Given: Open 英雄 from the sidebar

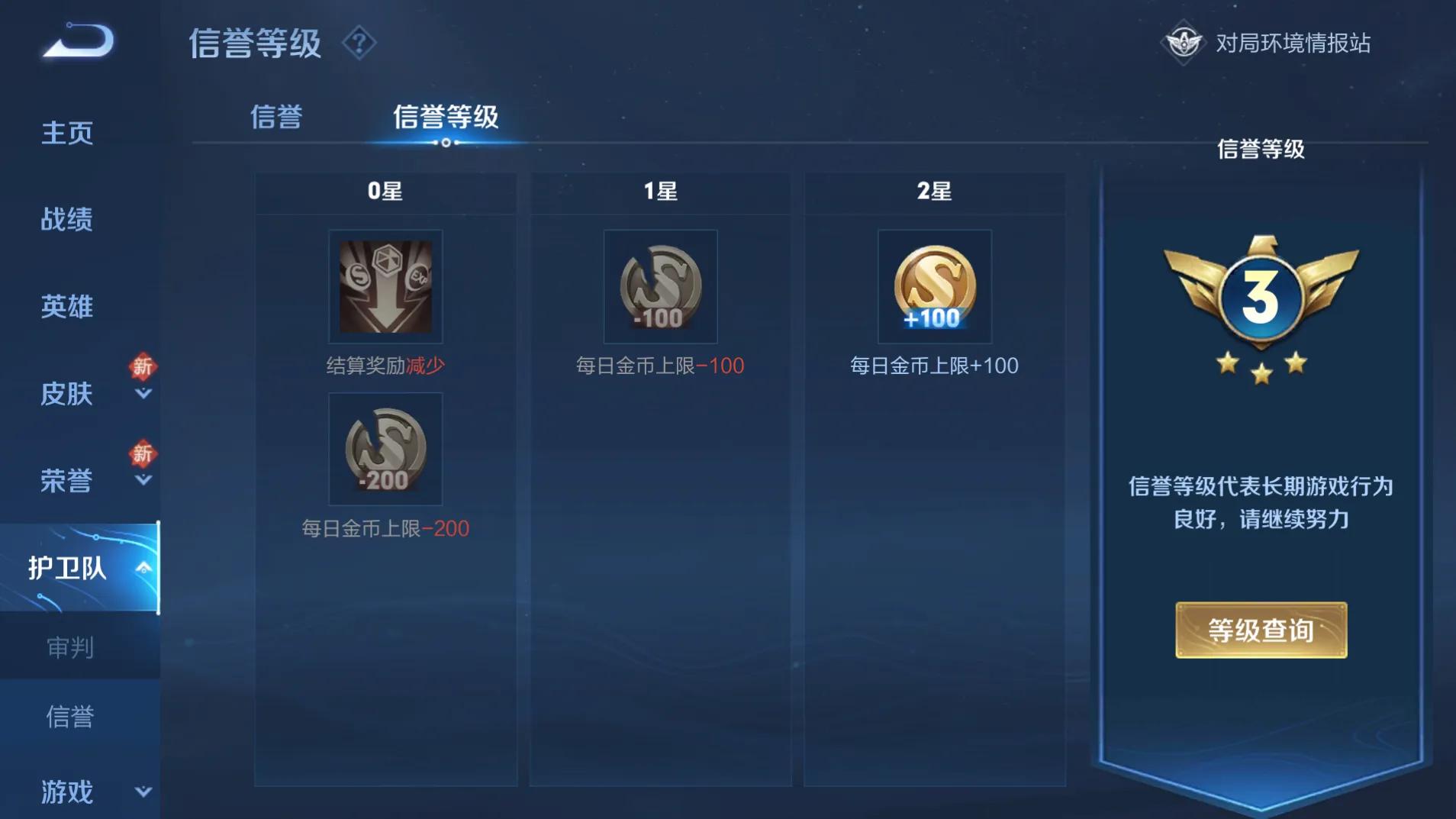Looking at the screenshot, I should tap(66, 307).
